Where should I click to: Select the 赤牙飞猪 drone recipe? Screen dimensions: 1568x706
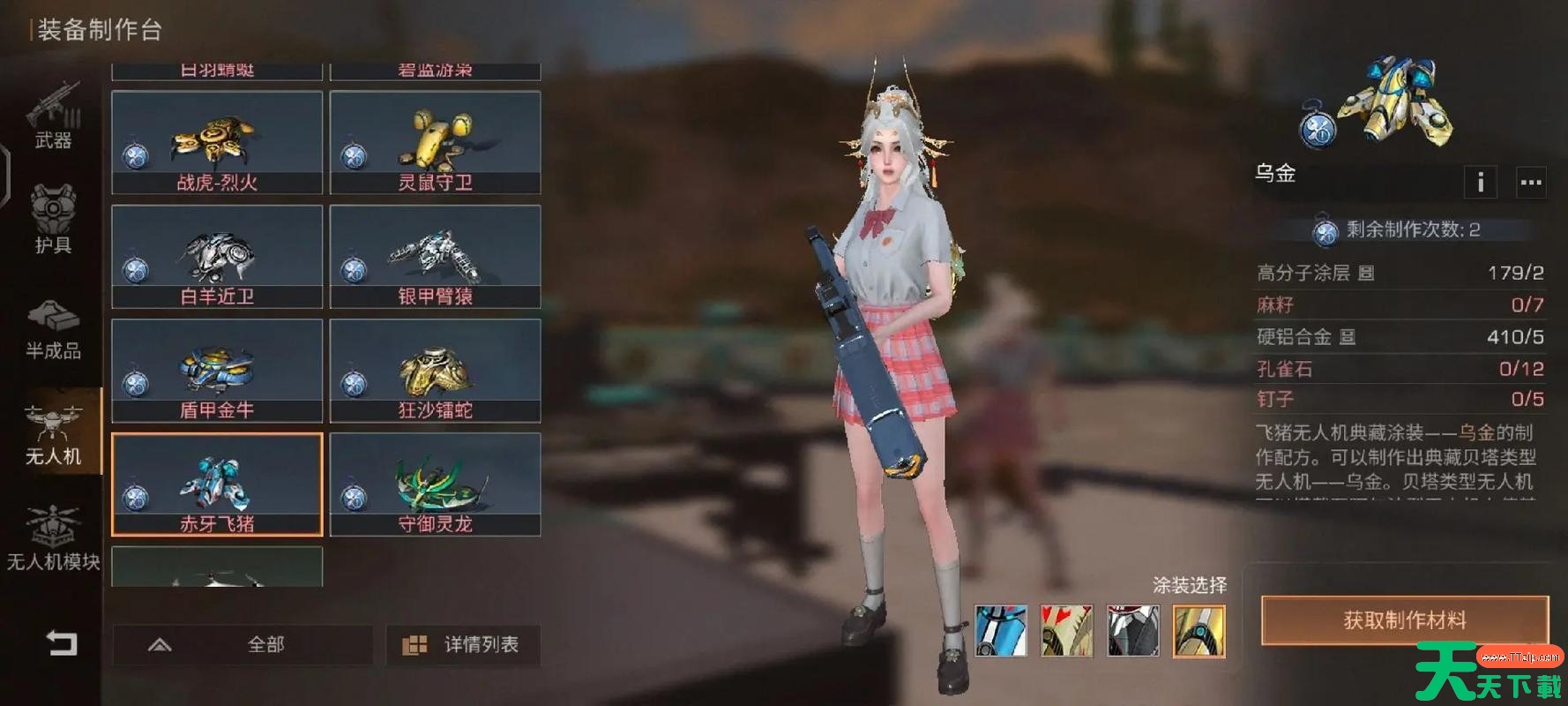217,484
